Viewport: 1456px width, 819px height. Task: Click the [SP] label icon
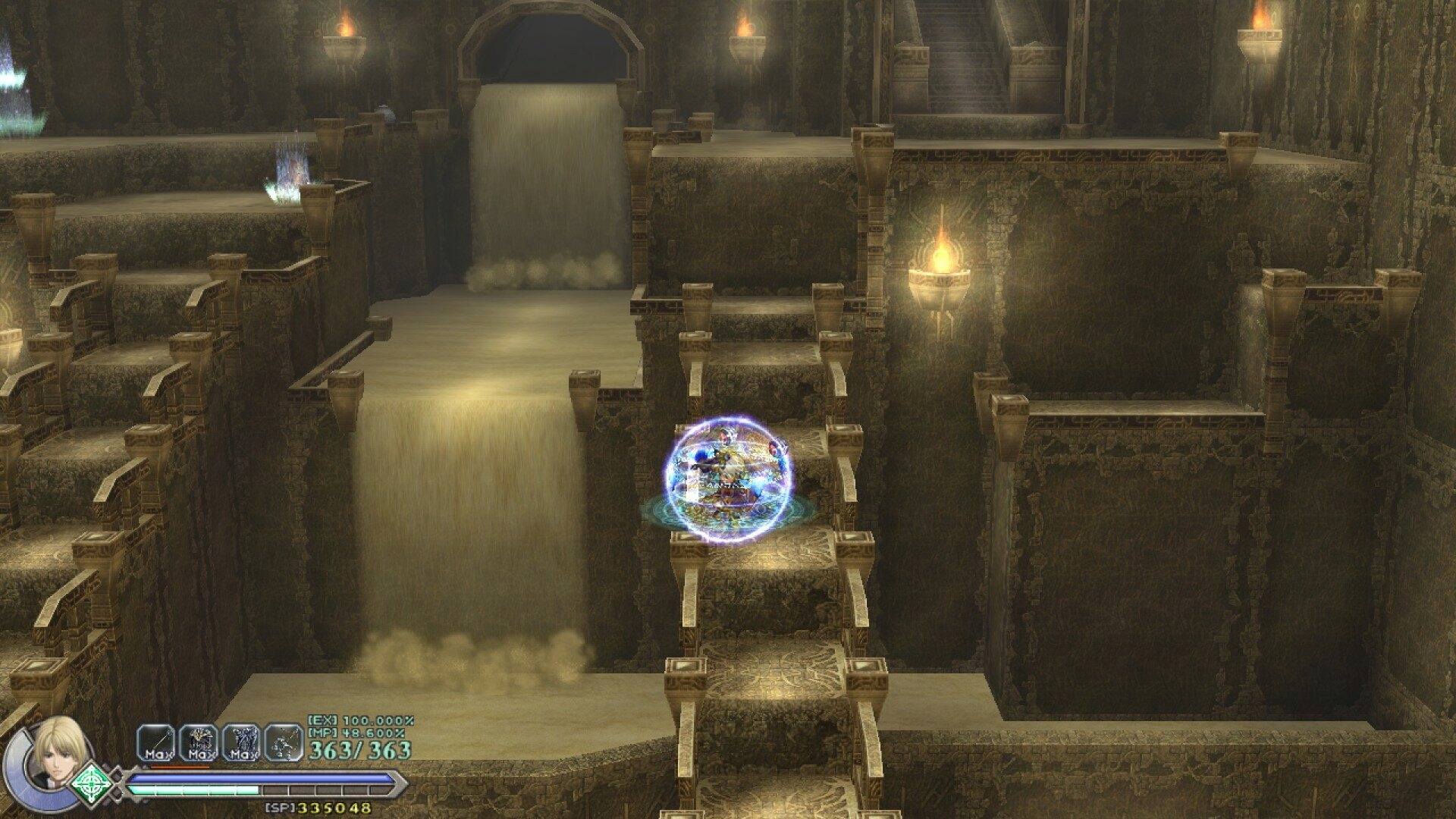tap(278, 805)
